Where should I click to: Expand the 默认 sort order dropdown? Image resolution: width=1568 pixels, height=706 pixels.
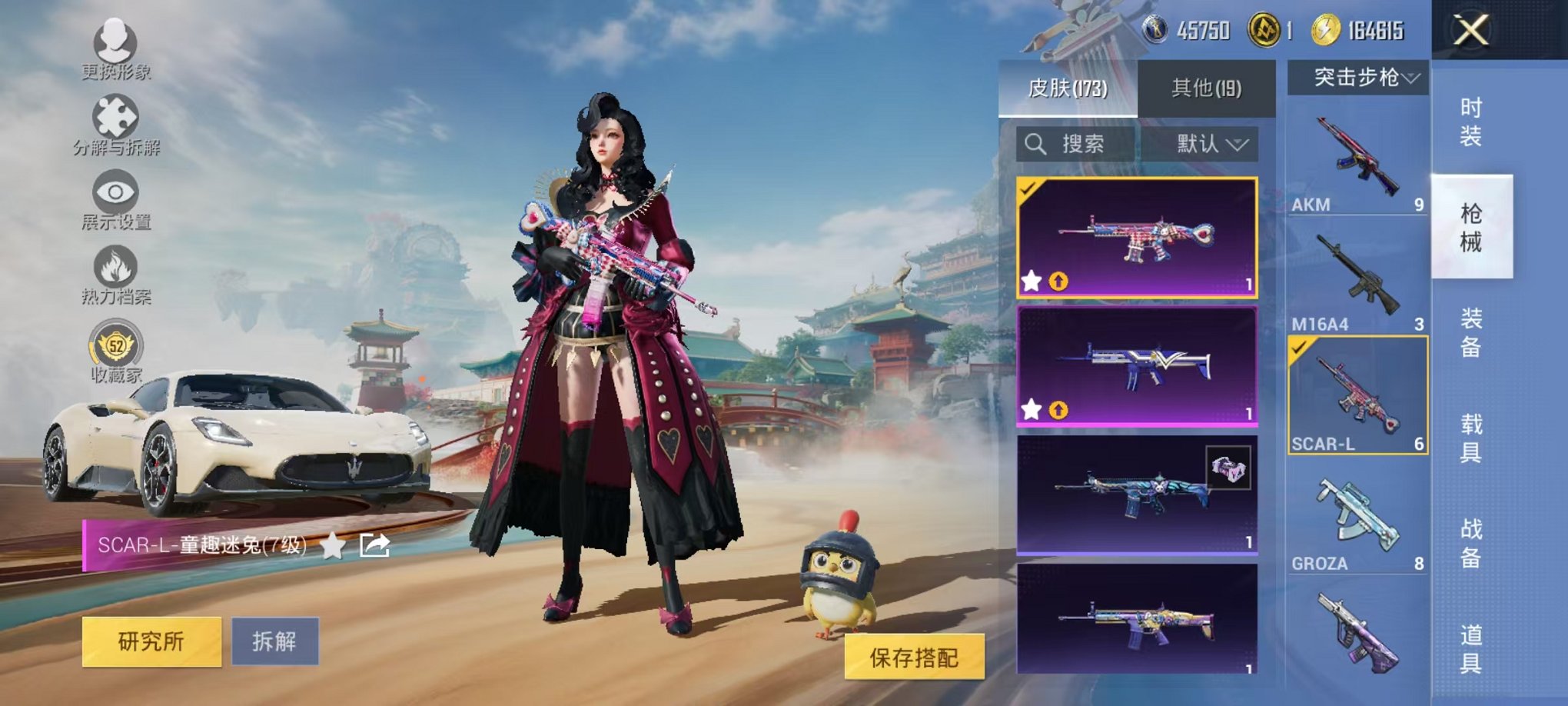(1208, 145)
